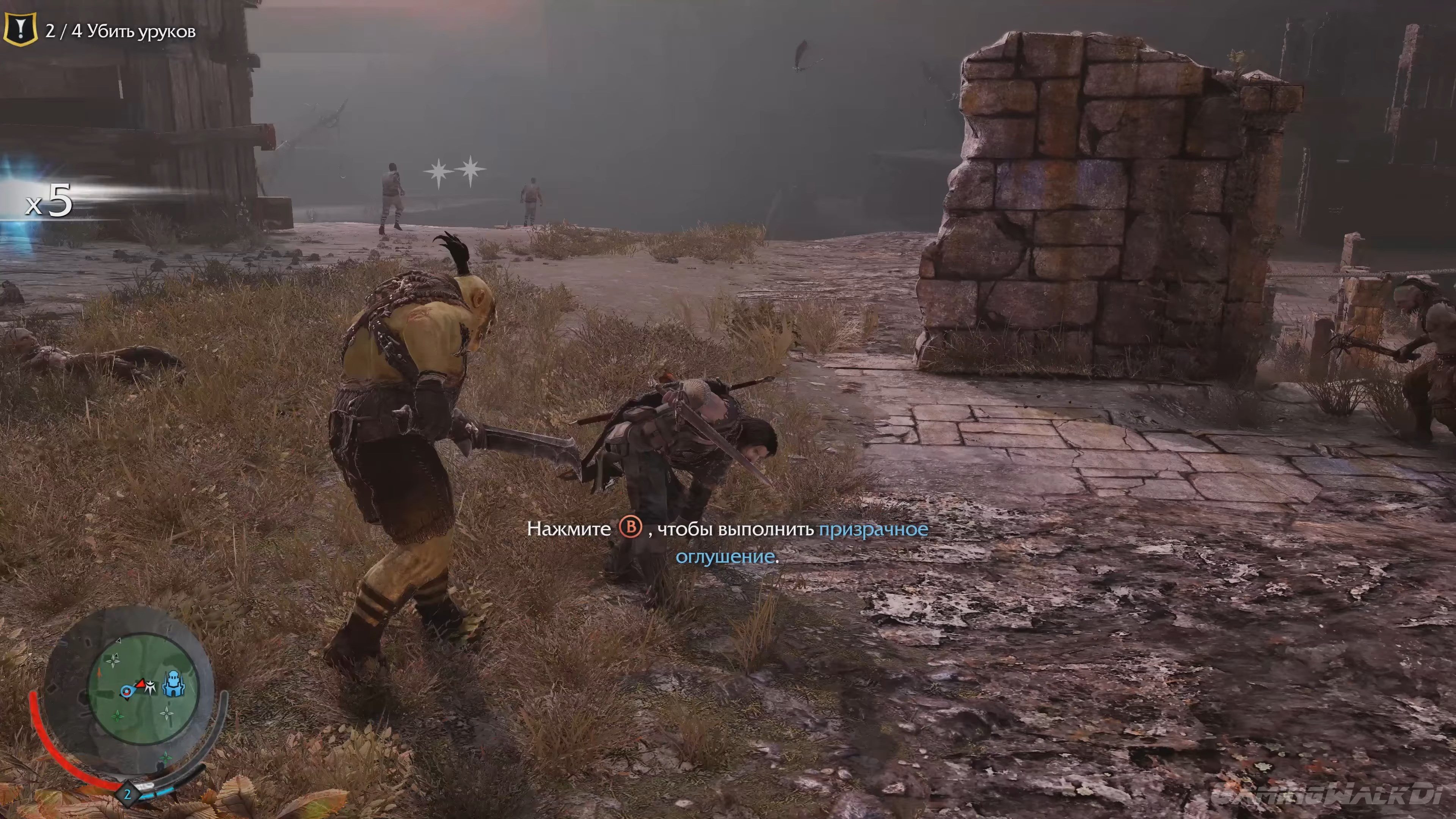Screen dimensions: 1456x819
Task: Select a green herb marker on the minimap
Action: tap(118, 716)
